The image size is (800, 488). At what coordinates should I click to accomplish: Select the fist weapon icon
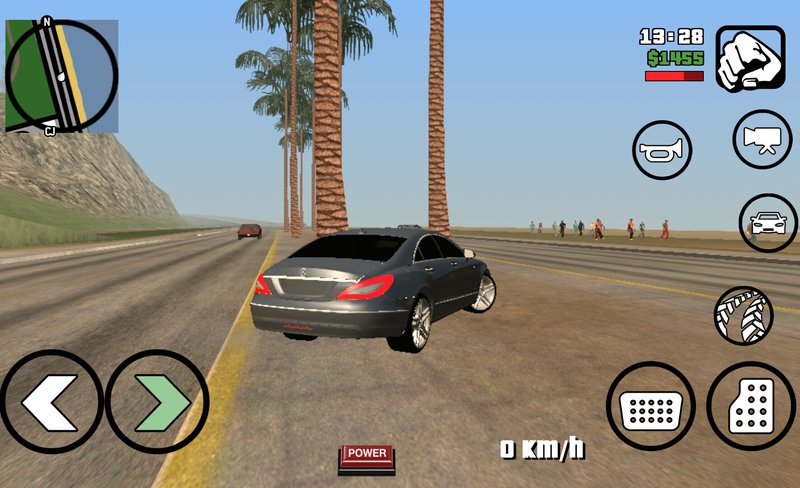[749, 60]
